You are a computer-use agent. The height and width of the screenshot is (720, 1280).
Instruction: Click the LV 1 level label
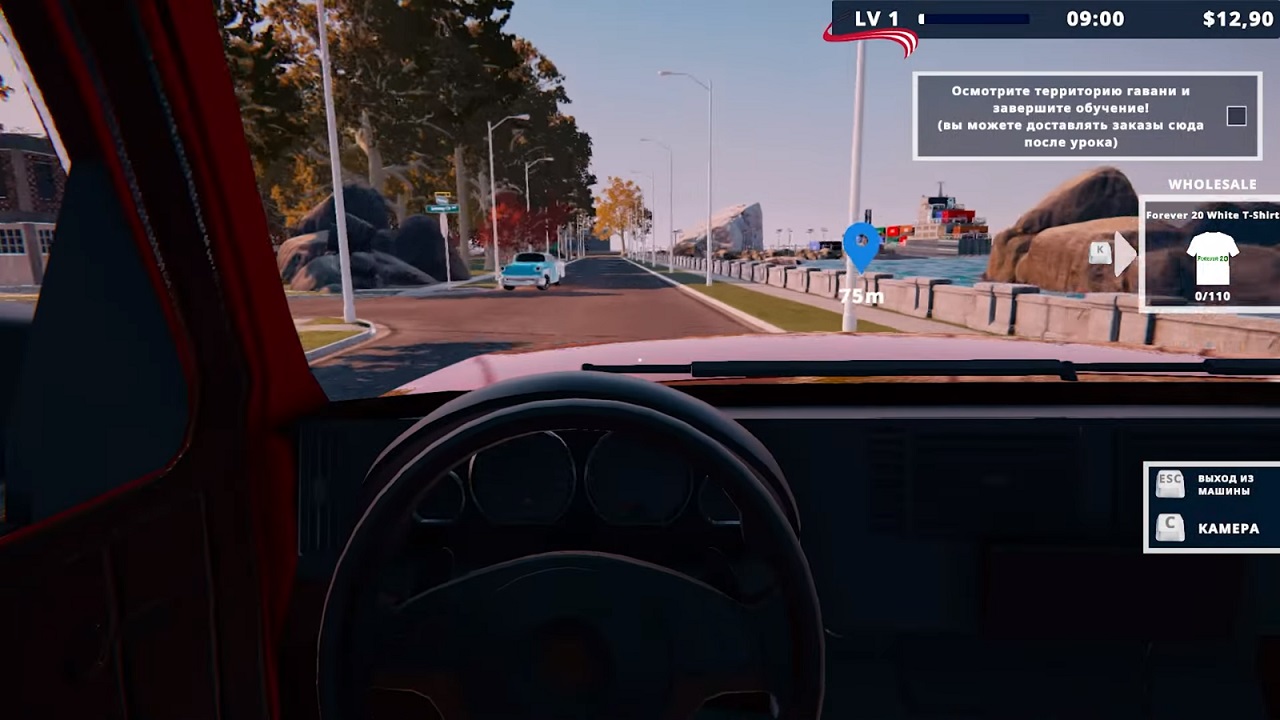click(x=877, y=16)
